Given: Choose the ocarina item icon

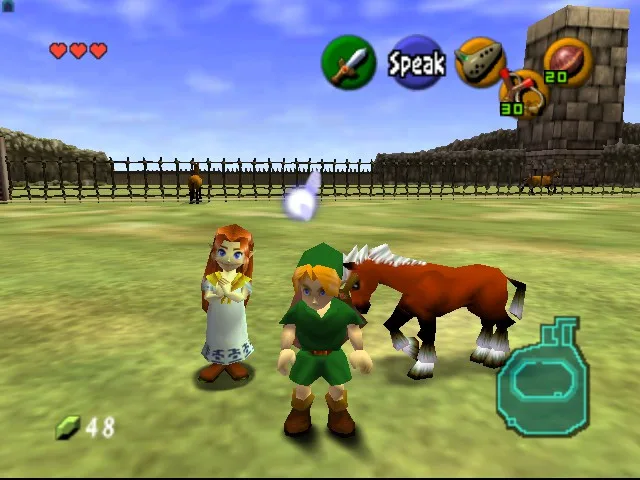Looking at the screenshot, I should (x=478, y=62).
